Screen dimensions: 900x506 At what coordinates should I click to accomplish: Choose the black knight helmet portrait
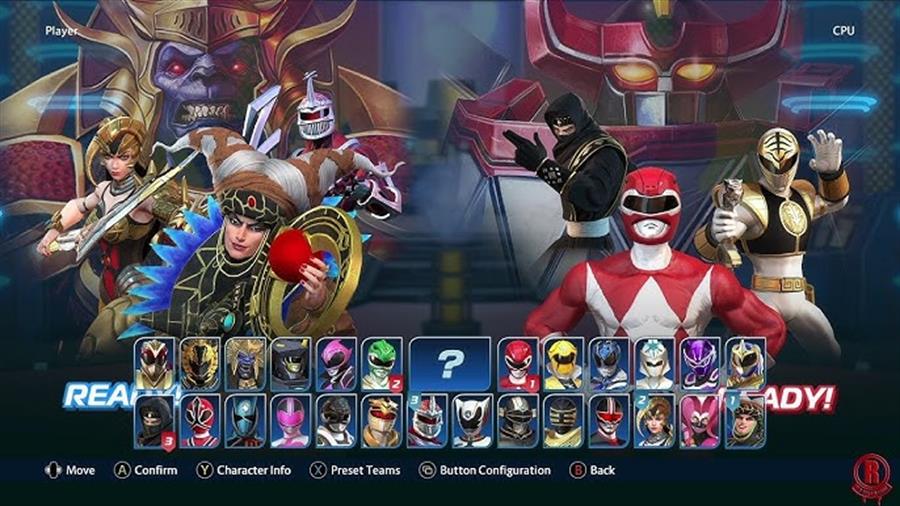[x=290, y=363]
